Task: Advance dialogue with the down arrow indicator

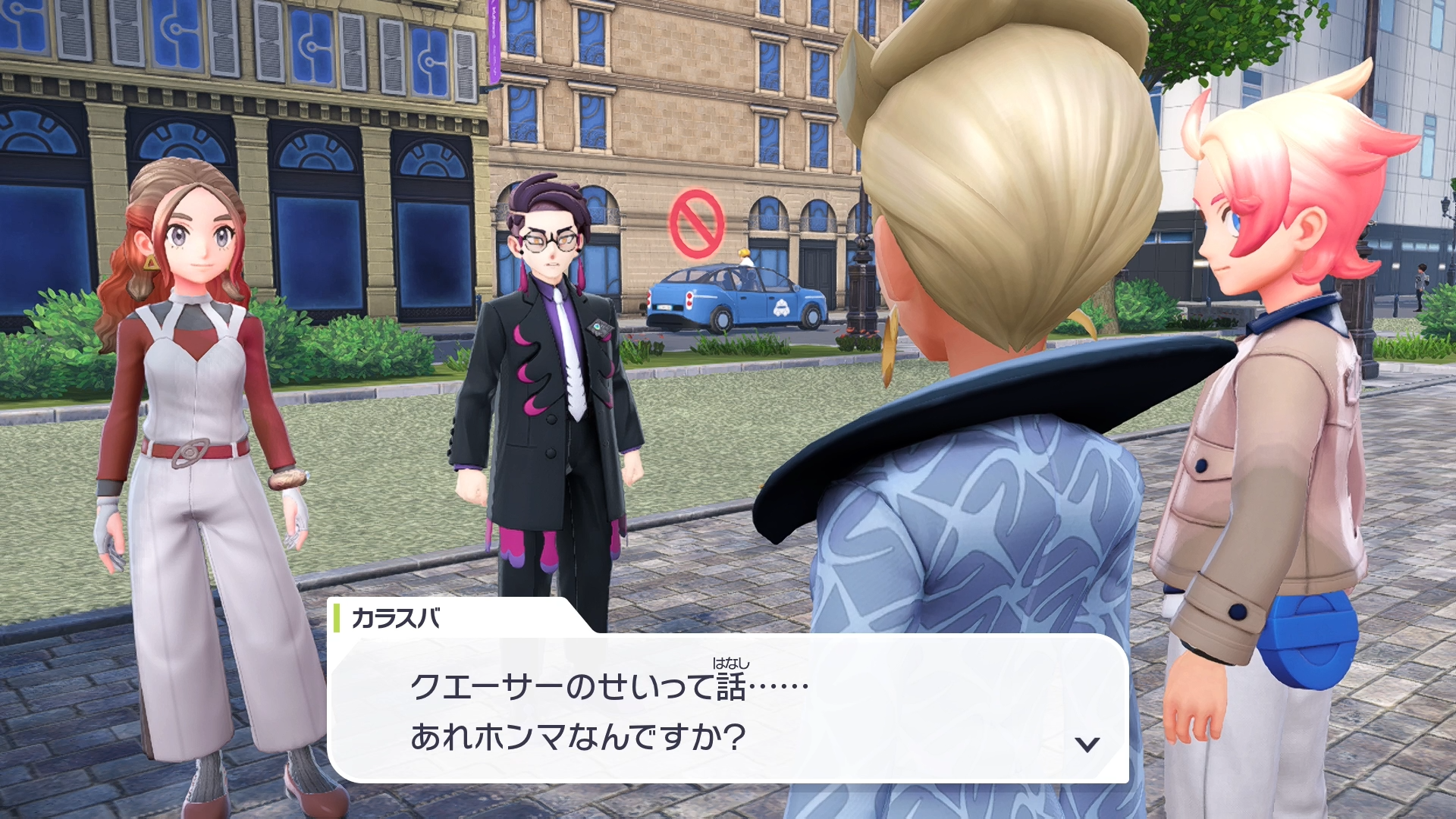Action: point(1087,744)
